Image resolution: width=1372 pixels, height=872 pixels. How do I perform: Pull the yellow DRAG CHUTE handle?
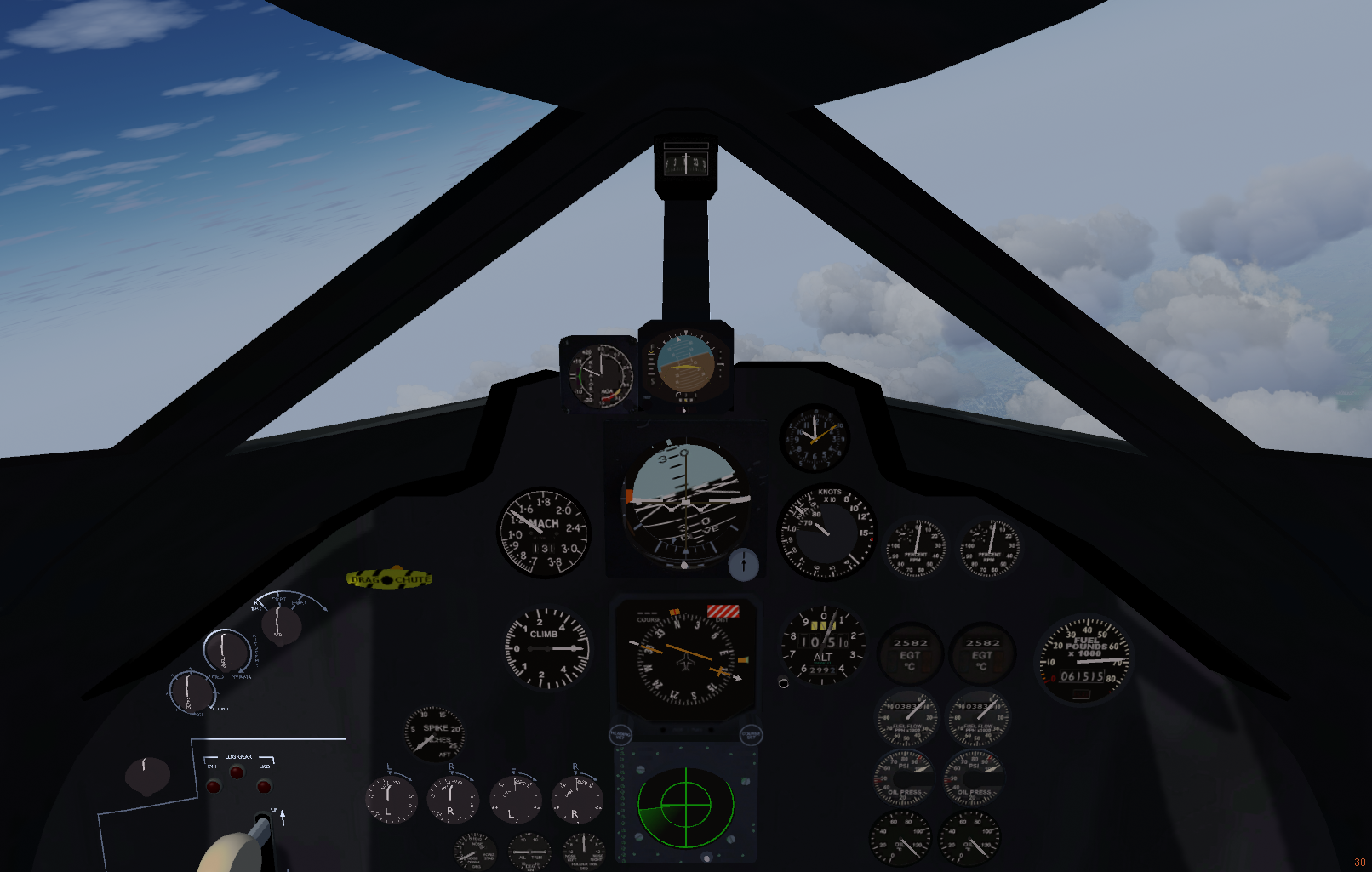coord(389,579)
